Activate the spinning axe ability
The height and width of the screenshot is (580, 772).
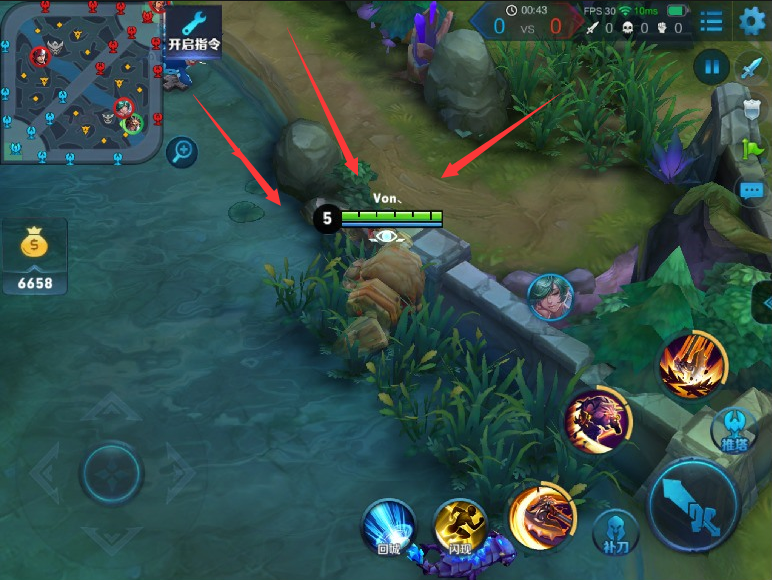(541, 515)
